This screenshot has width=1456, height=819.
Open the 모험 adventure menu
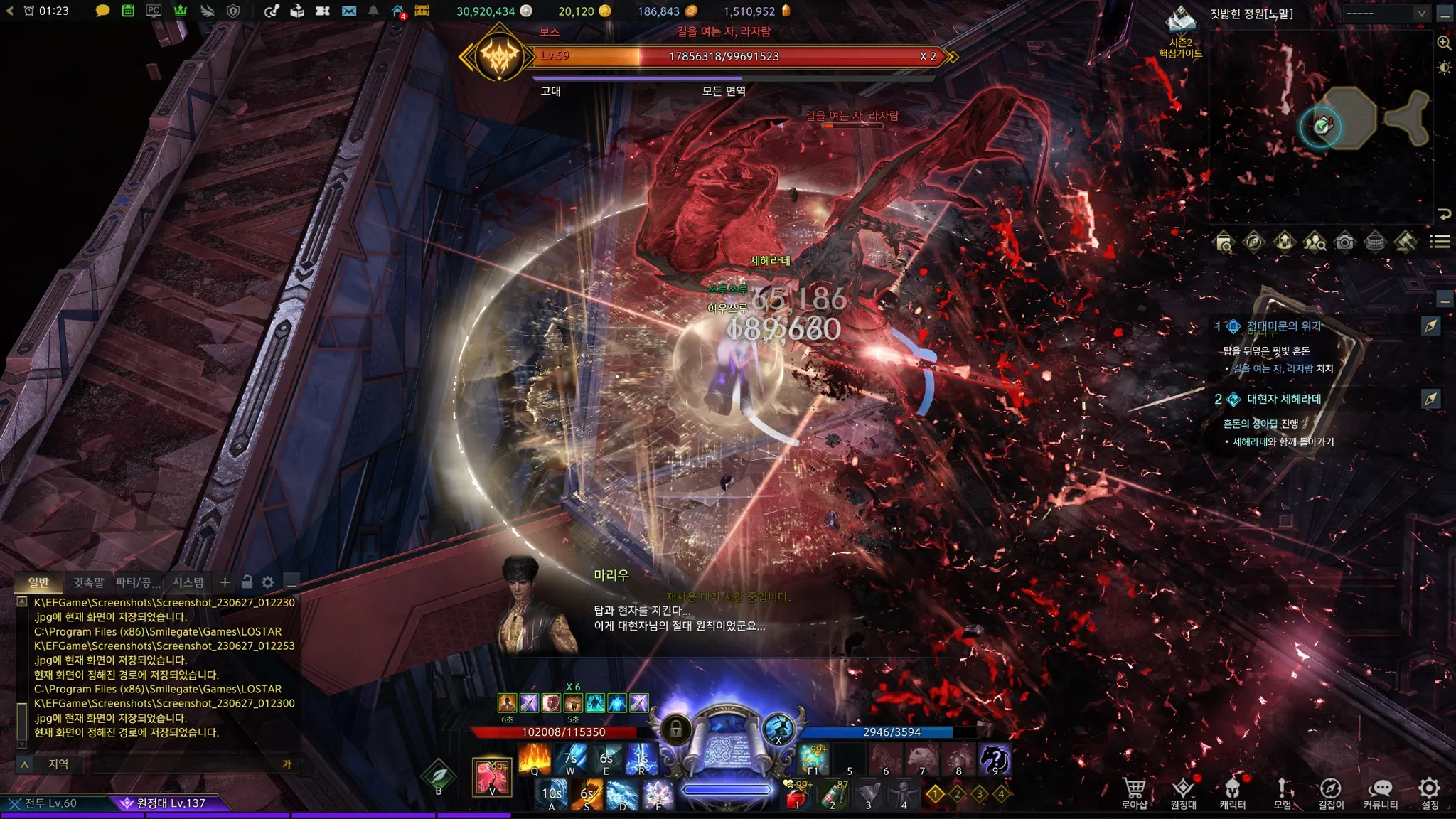coord(1282,792)
